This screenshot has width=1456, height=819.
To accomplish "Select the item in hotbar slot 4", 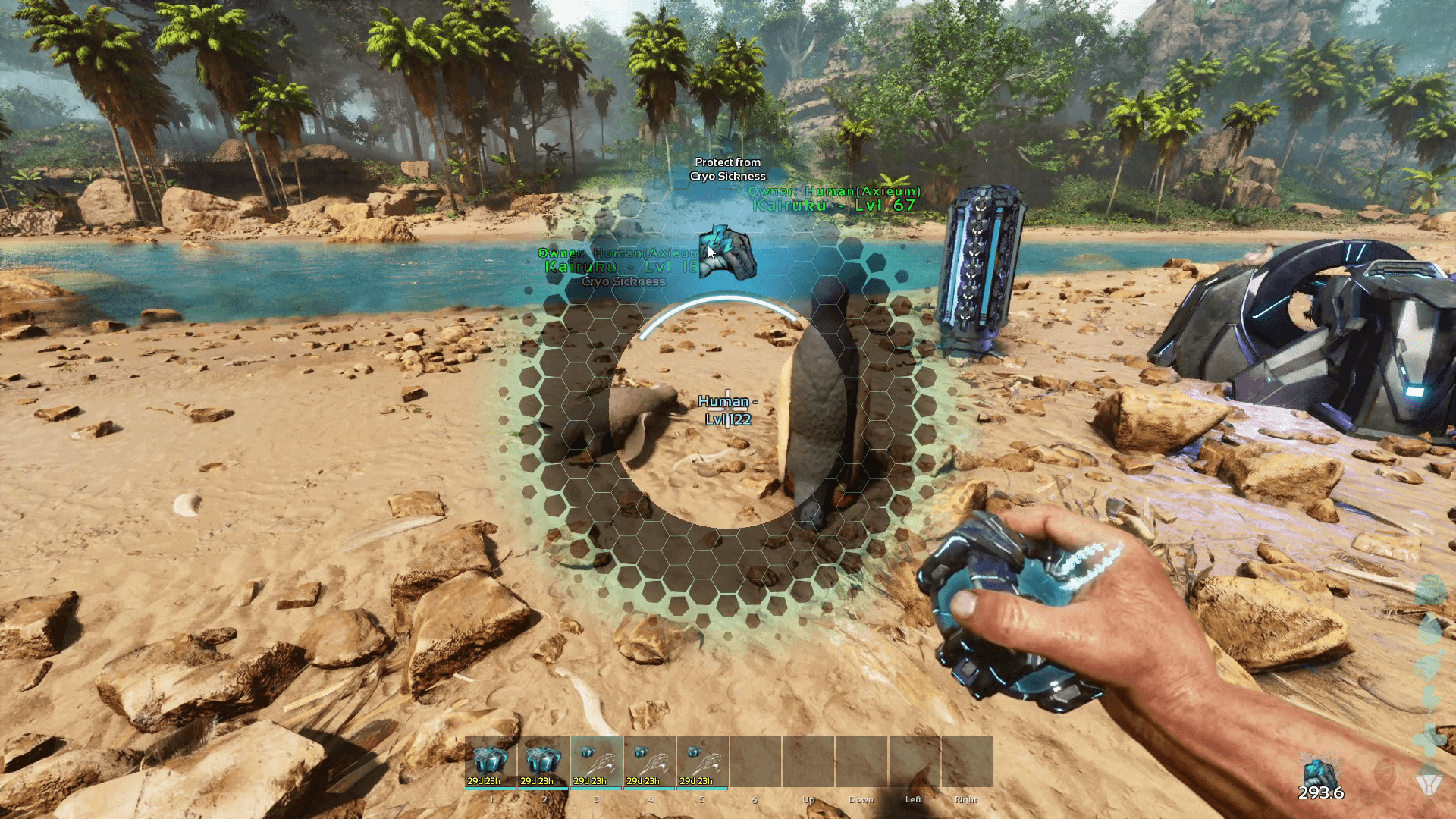I will (650, 761).
